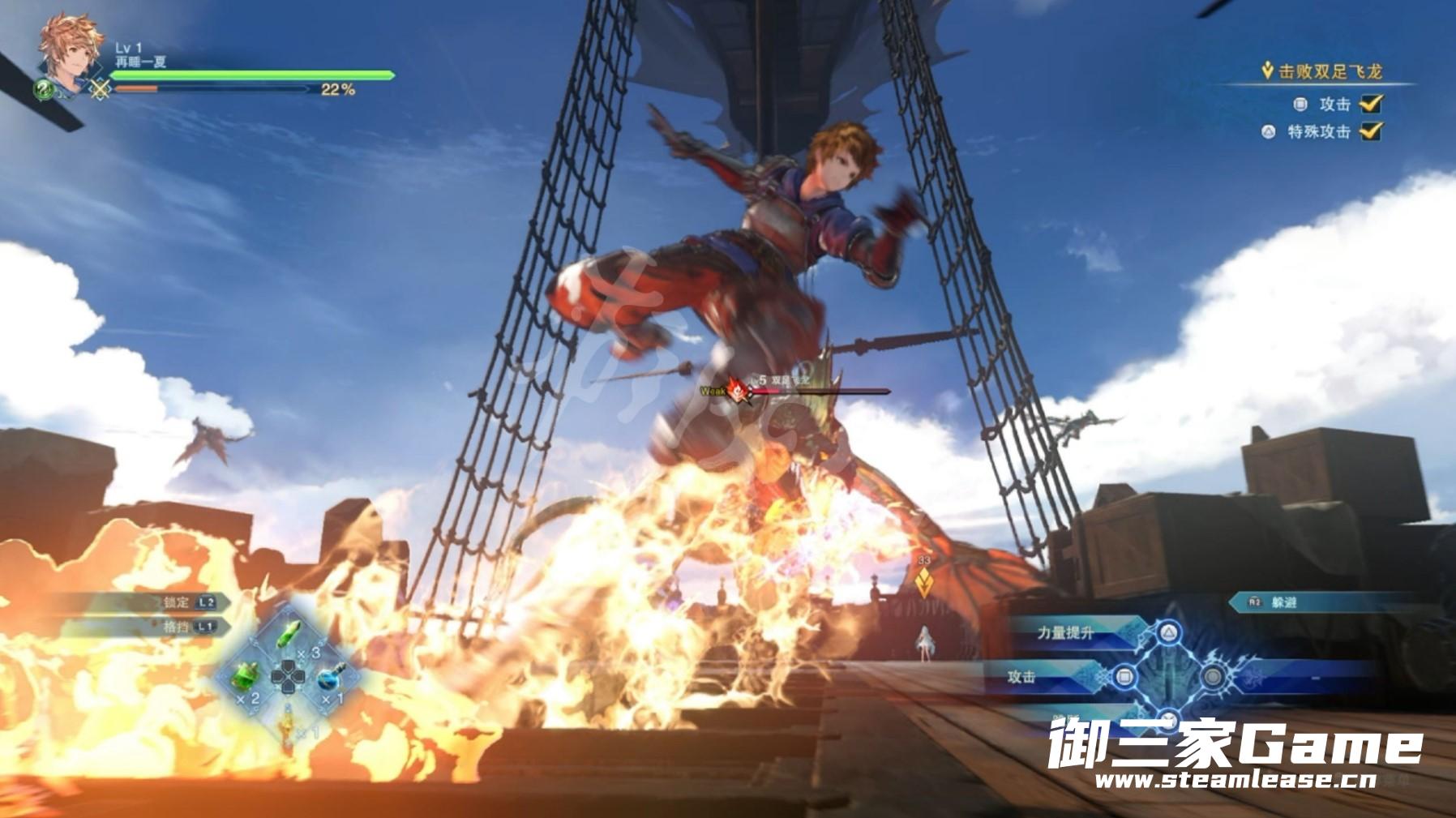Toggle the 特殊攻击 objective checkmark

[1370, 131]
